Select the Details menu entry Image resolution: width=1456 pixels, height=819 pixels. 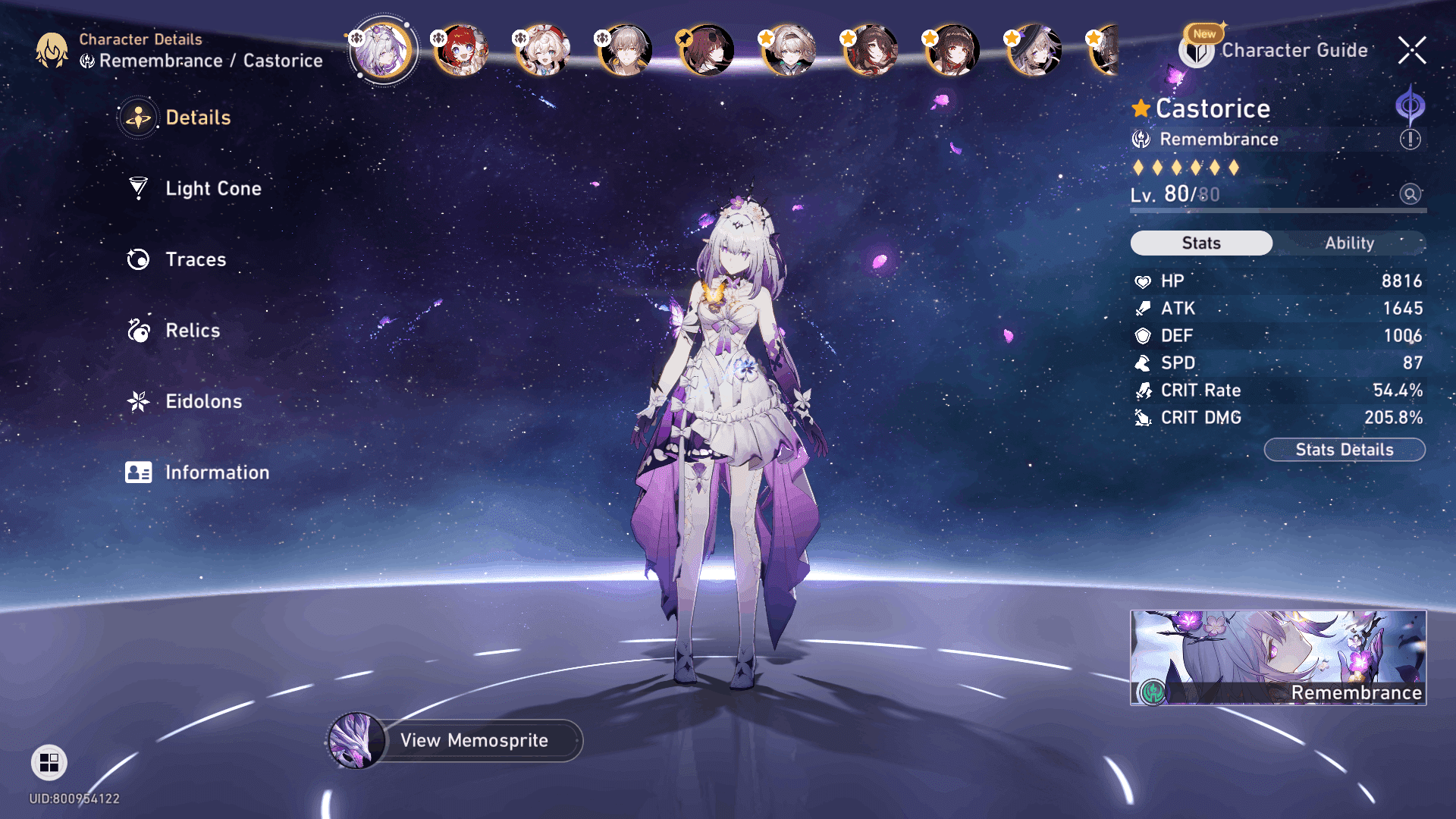tap(197, 118)
